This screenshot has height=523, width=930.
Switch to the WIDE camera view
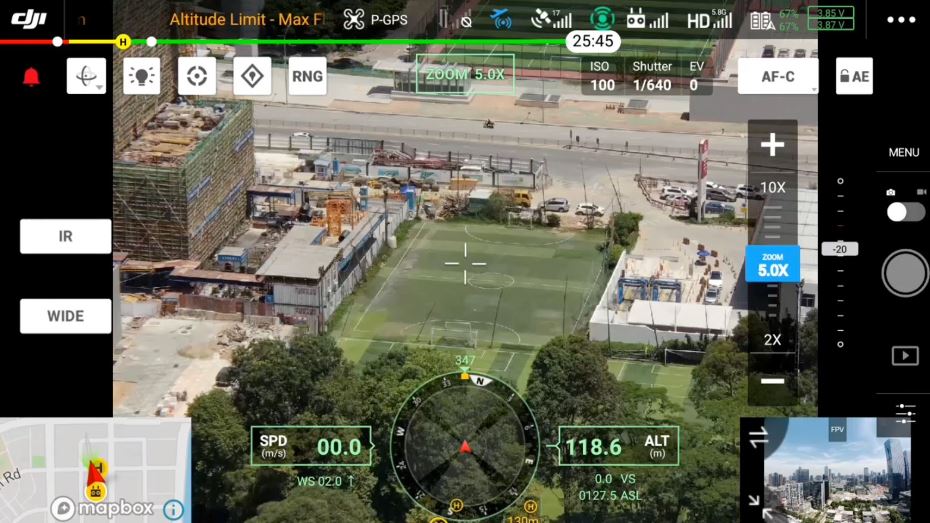point(65,316)
